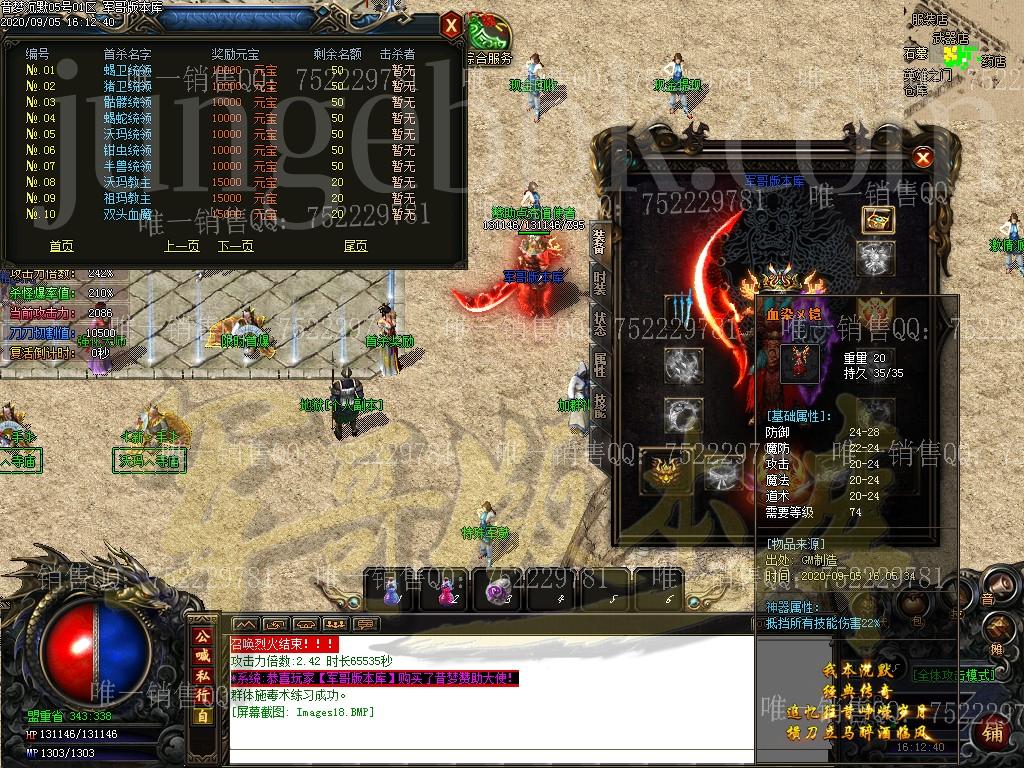Open the 技能 skills tab
The height and width of the screenshot is (768, 1024).
coord(599,404)
